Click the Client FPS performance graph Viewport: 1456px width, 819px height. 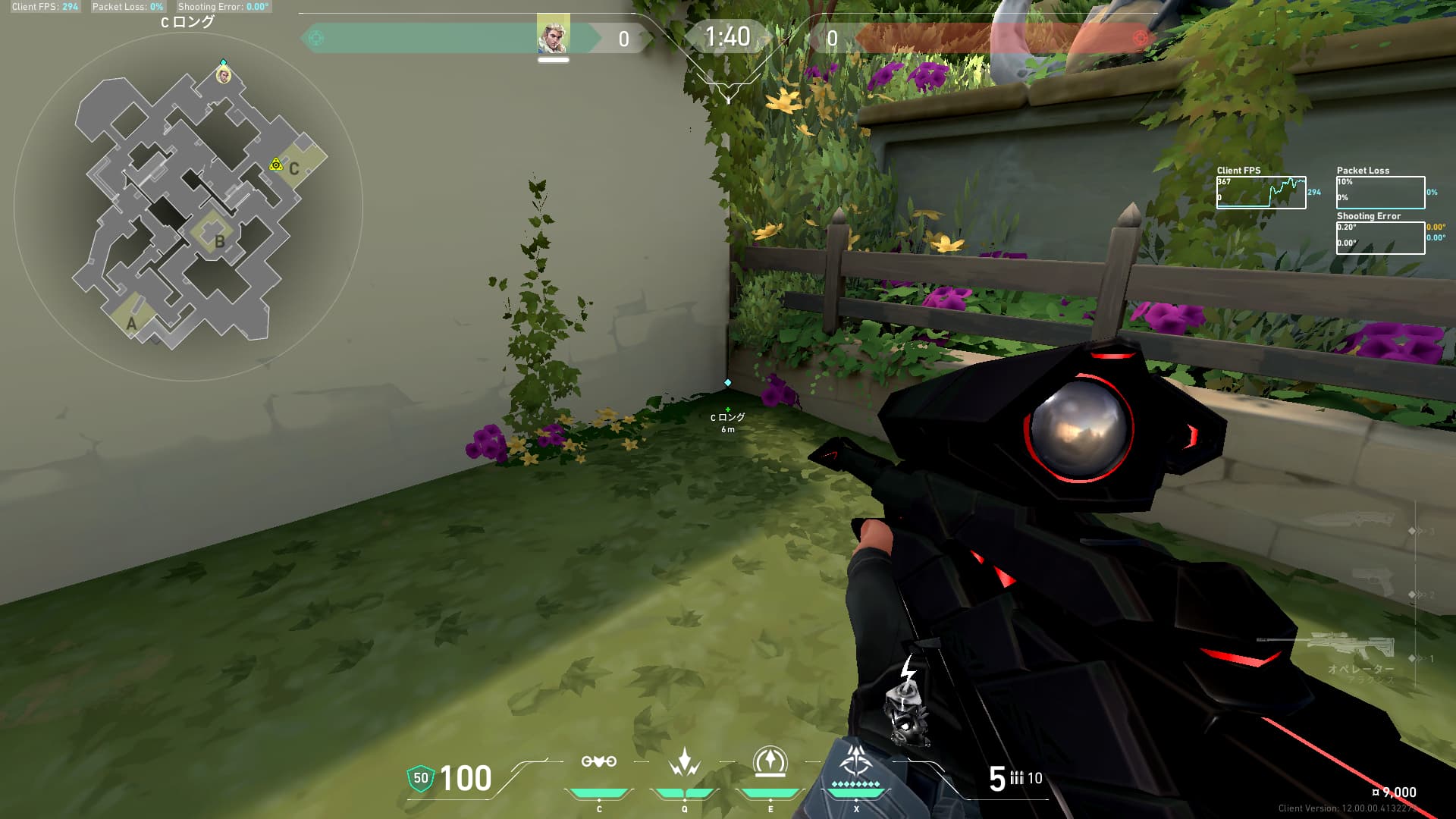(1261, 193)
